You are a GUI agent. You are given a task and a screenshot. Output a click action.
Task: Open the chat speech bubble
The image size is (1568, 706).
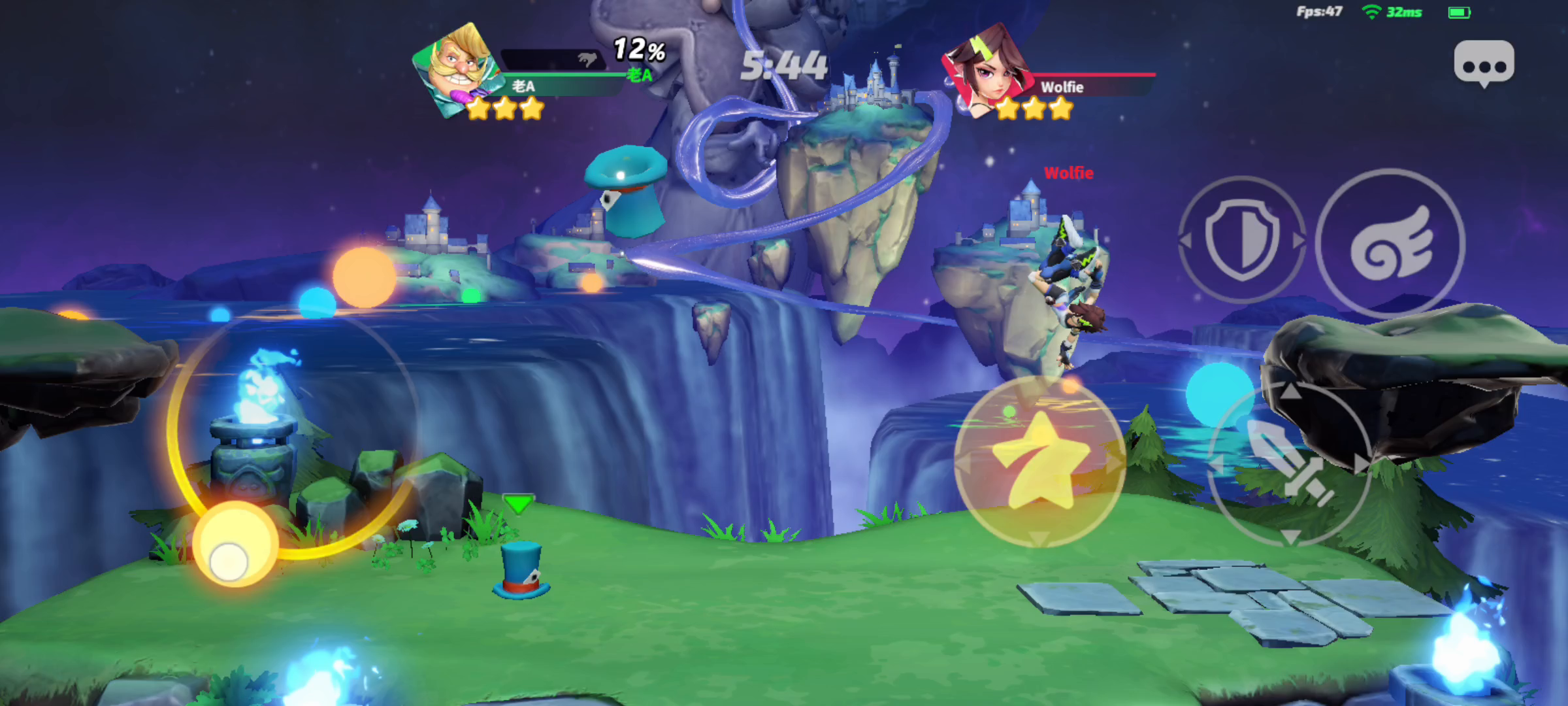click(x=1484, y=63)
